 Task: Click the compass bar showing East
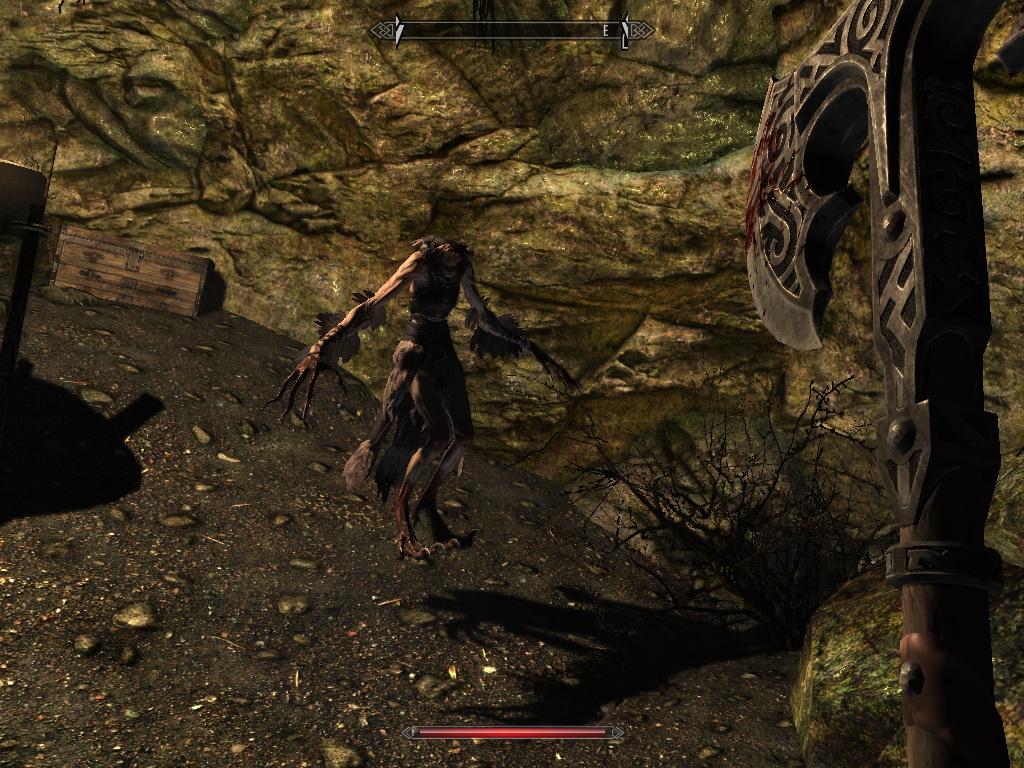(512, 31)
